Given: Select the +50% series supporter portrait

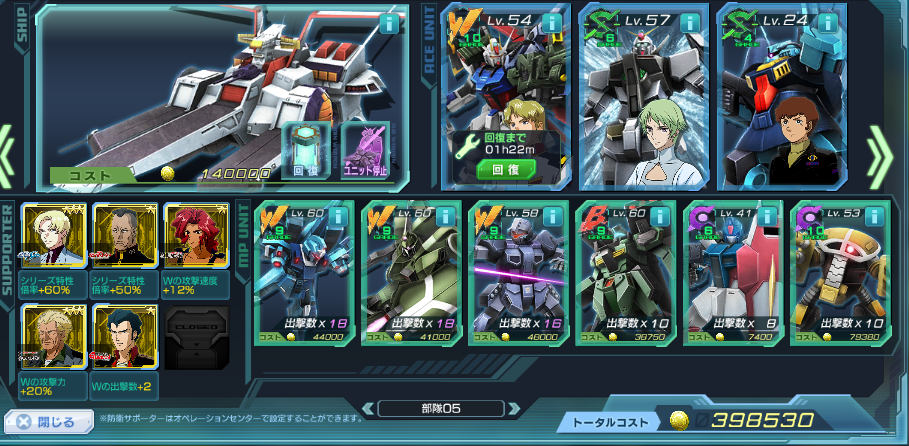Looking at the screenshot, I should coord(125,238).
